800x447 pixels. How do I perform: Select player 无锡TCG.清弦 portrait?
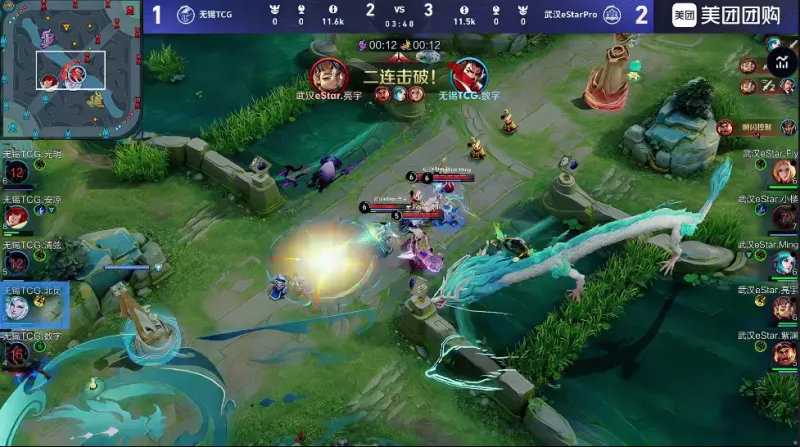click(x=16, y=262)
